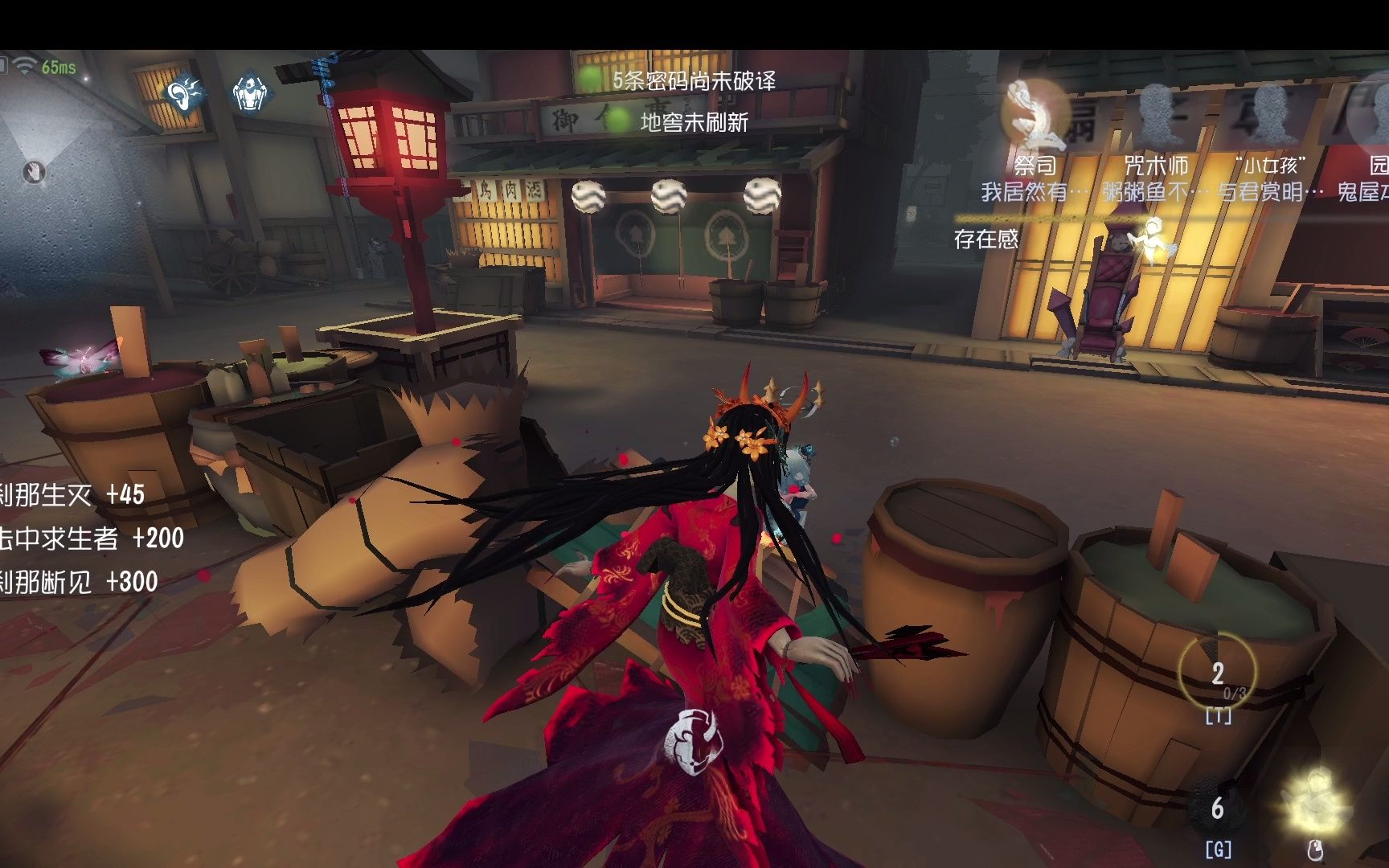The height and width of the screenshot is (868, 1389).
Task: Activate the Listen ear skill icon
Action: click(x=183, y=94)
